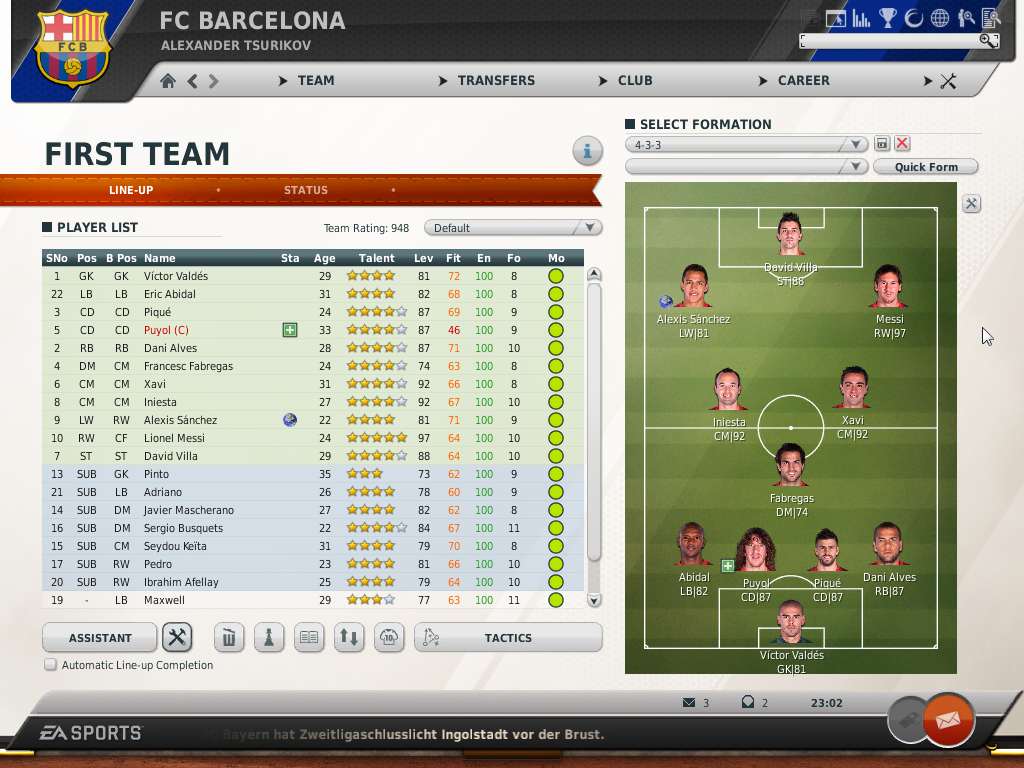Screen dimensions: 1024x768
Task: Open the Default player list dropdown
Action: pos(513,228)
